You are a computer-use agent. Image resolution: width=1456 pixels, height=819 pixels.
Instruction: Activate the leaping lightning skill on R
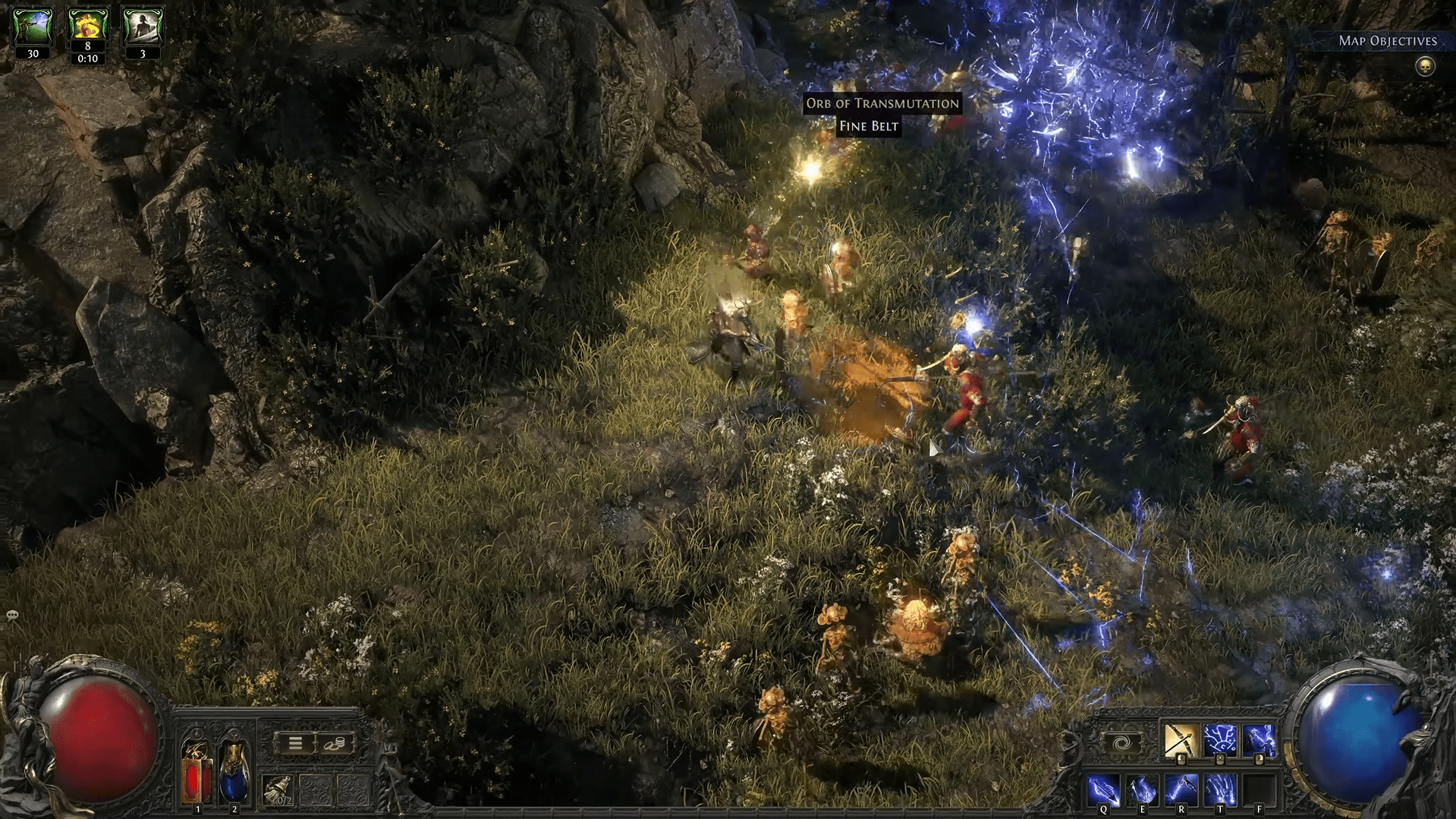coord(1181,790)
